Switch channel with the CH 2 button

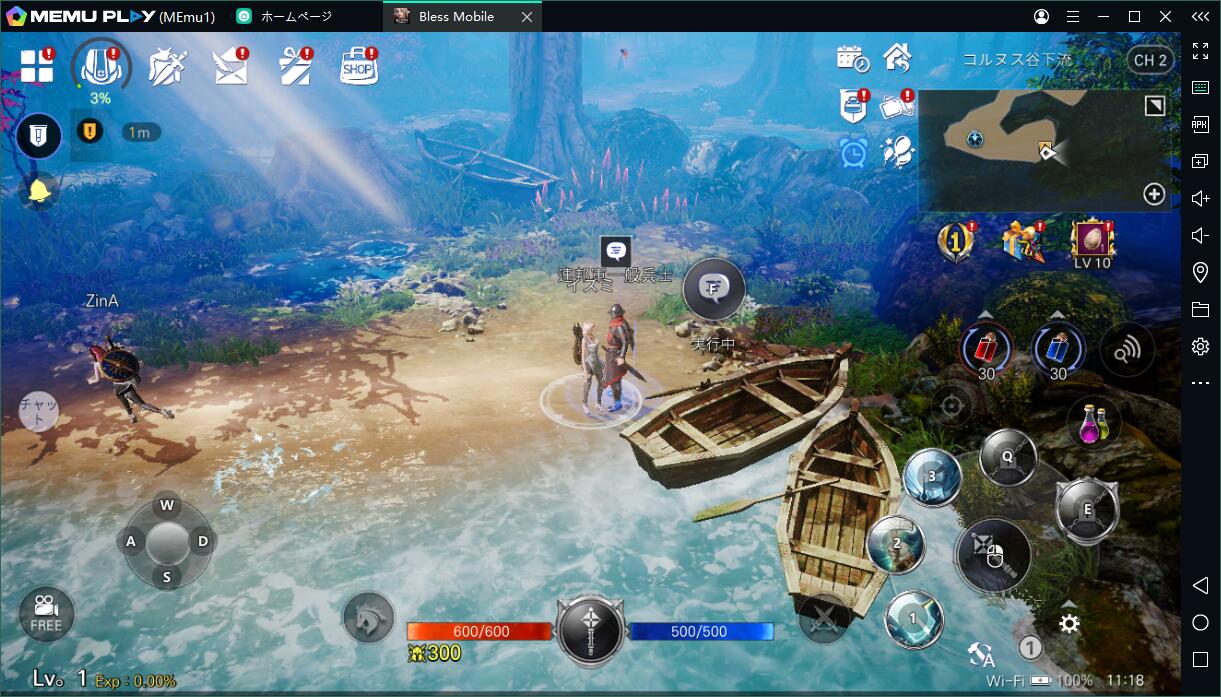(x=1149, y=60)
